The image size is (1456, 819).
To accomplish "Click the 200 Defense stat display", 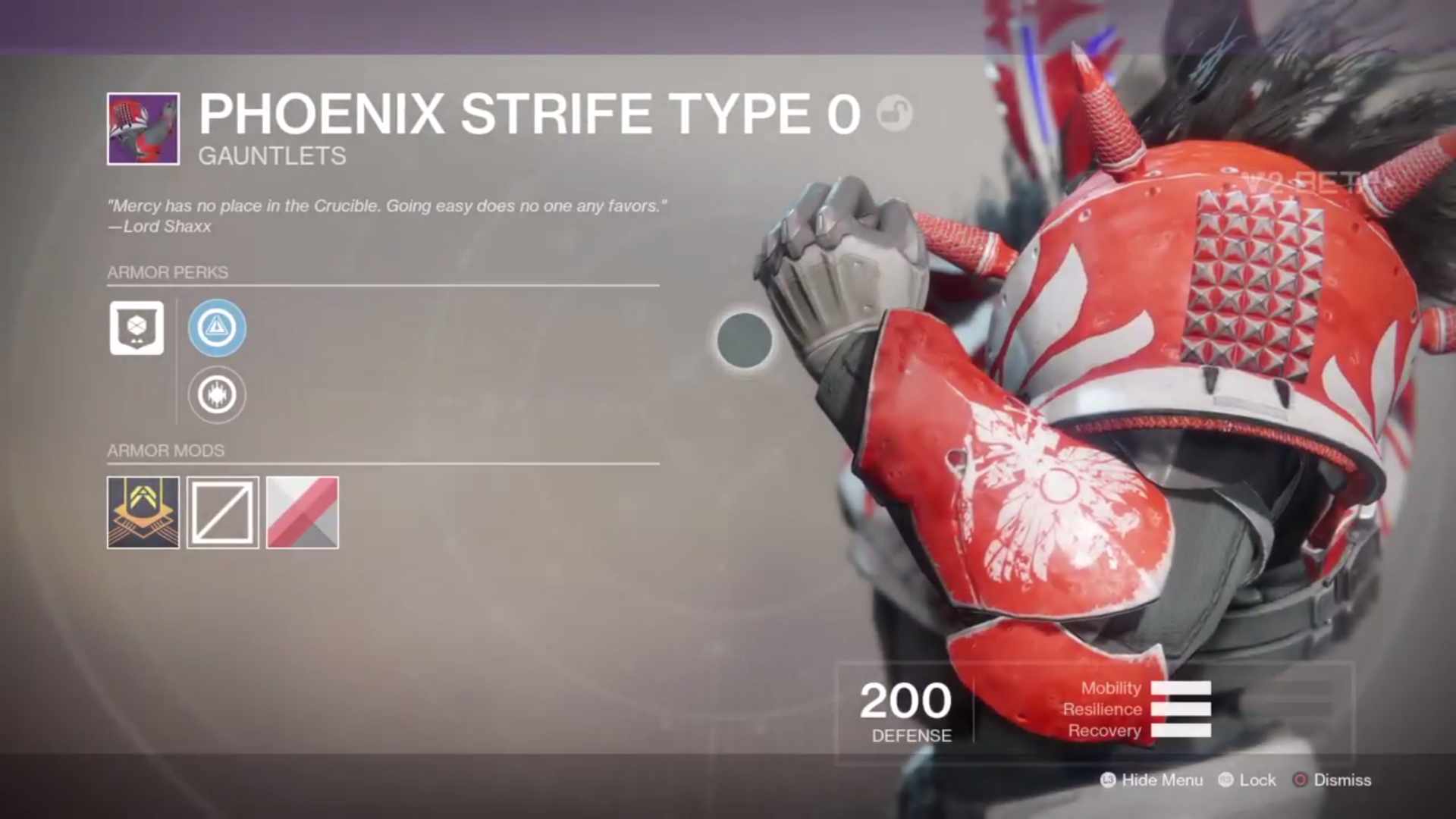I will click(905, 708).
